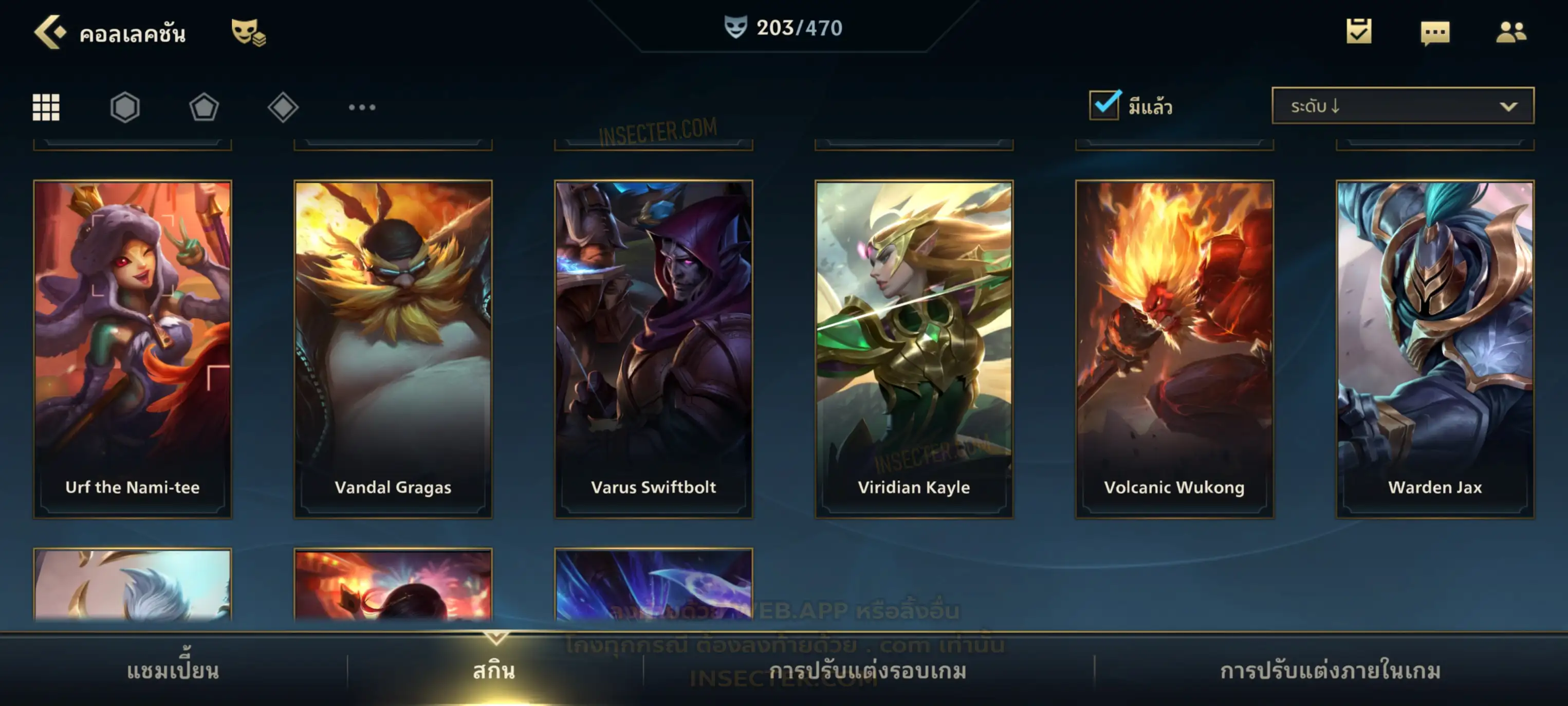Show more filters with three dots
This screenshot has height=706, width=1568.
pos(362,107)
